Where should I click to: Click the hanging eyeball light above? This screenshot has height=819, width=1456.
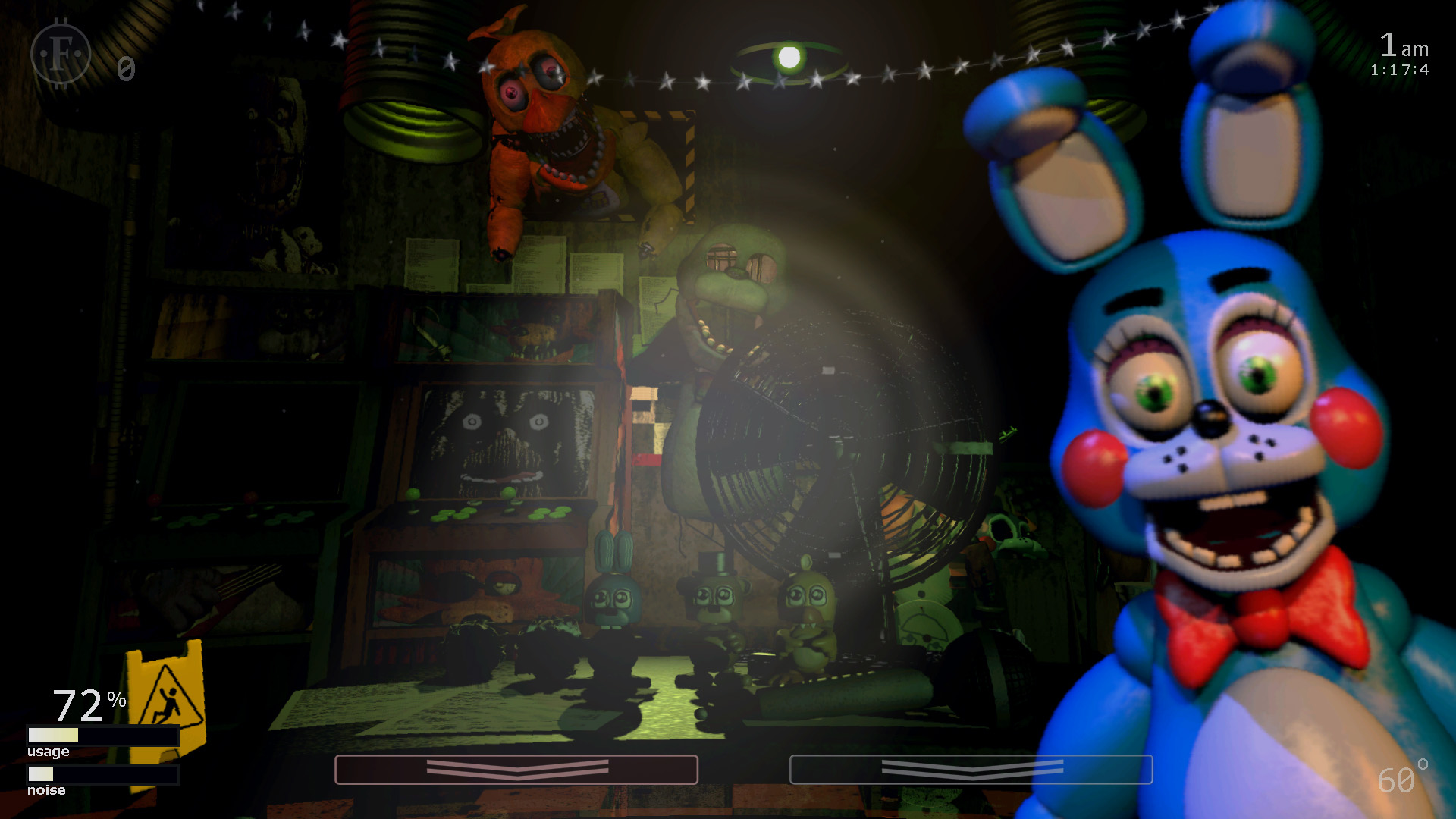(783, 57)
